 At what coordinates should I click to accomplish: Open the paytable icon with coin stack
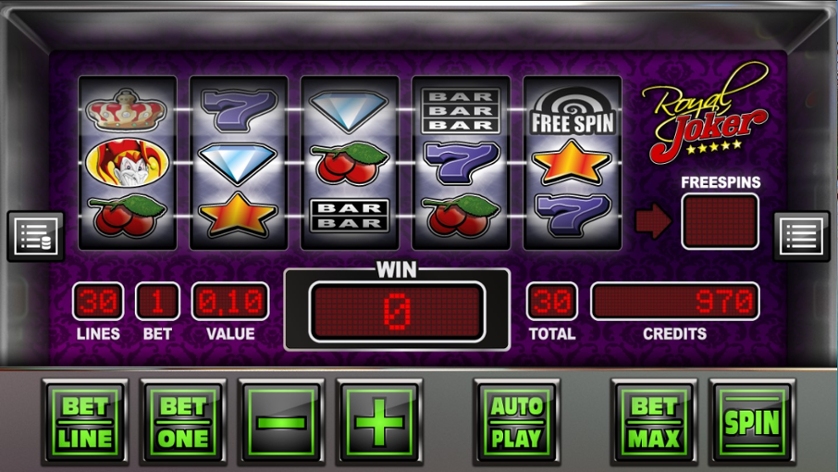[x=35, y=236]
